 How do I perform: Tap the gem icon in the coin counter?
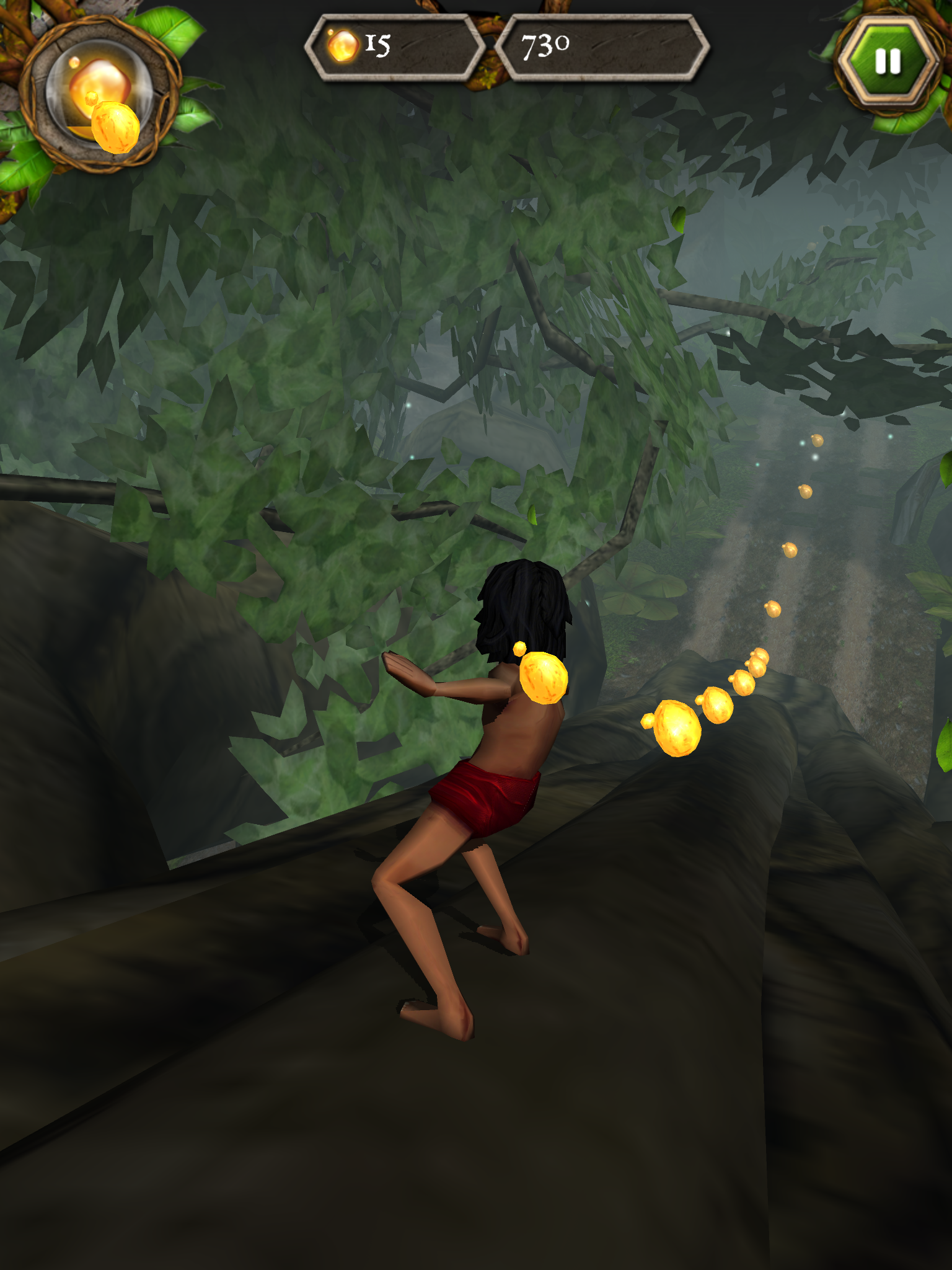[x=342, y=45]
